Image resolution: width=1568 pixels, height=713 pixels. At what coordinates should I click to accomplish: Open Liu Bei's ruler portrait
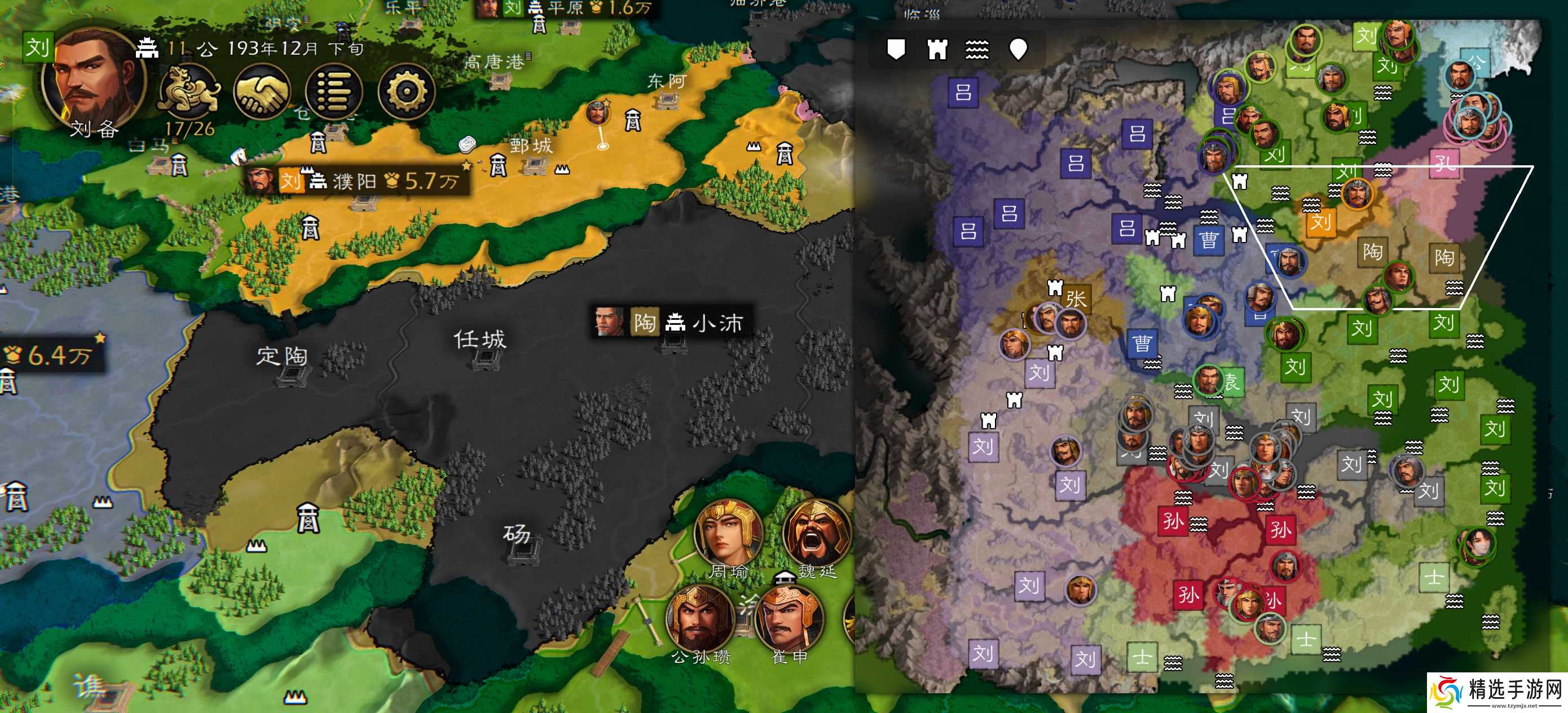pyautogui.click(x=93, y=82)
